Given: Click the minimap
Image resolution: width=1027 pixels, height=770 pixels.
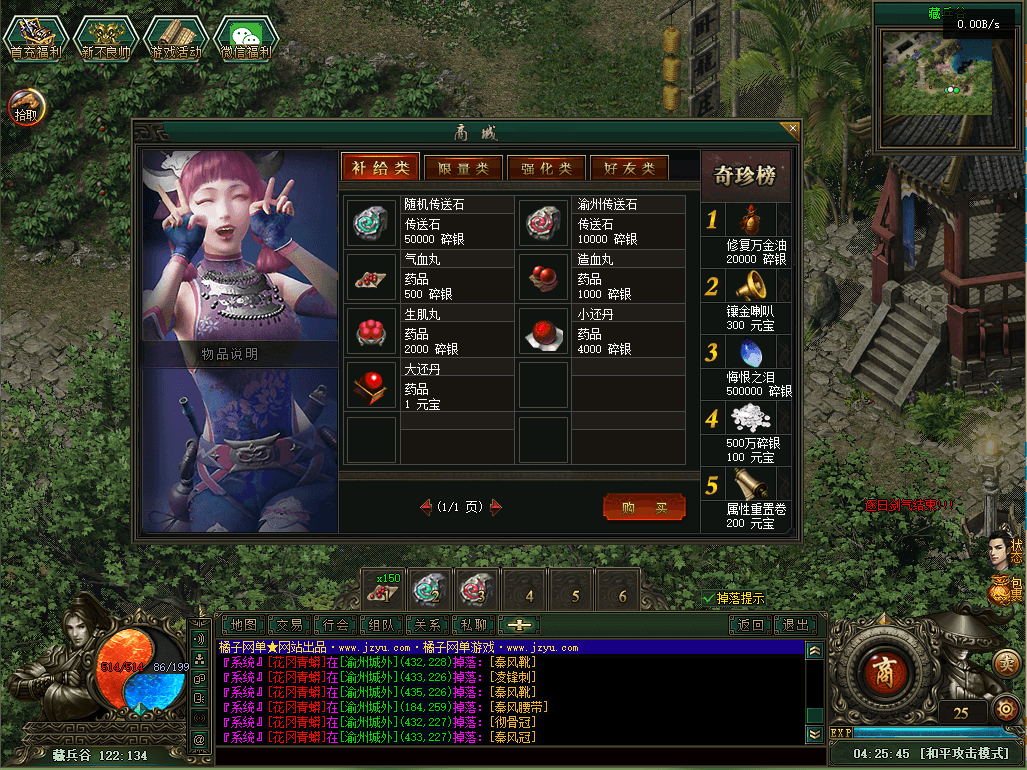Looking at the screenshot, I should pyautogui.click(x=936, y=72).
